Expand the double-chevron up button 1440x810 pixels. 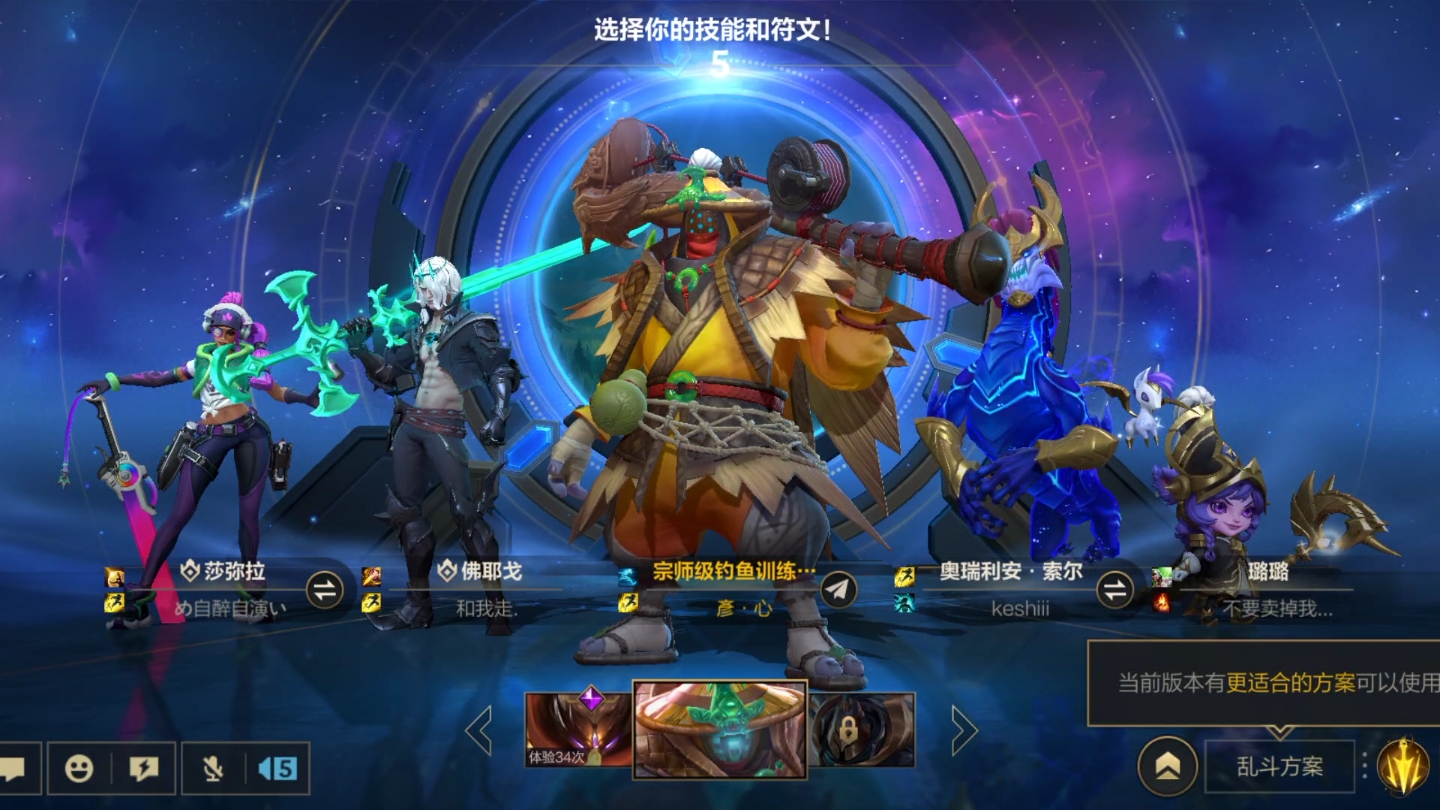click(x=1168, y=767)
